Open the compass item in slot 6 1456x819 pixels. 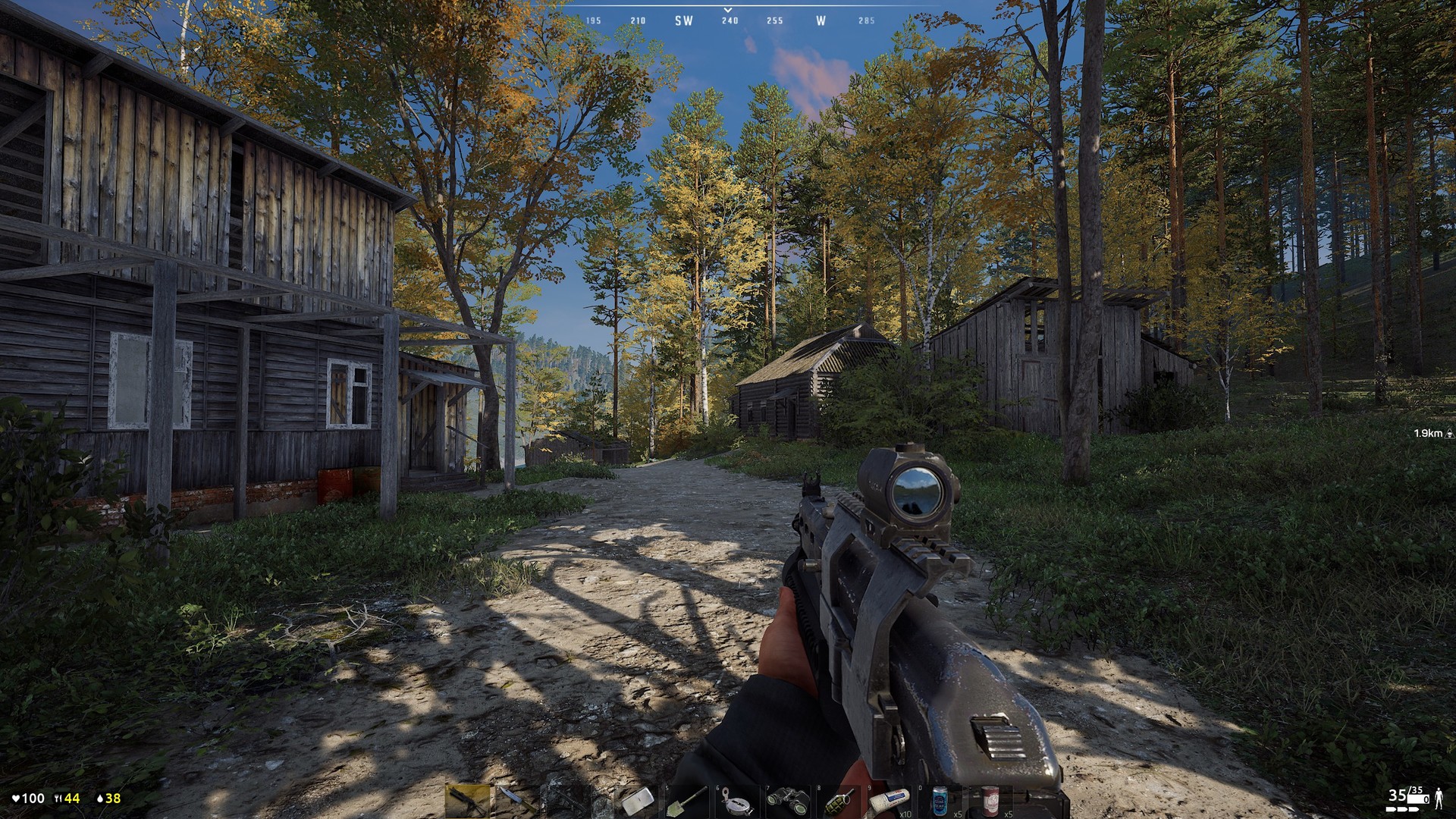click(736, 802)
